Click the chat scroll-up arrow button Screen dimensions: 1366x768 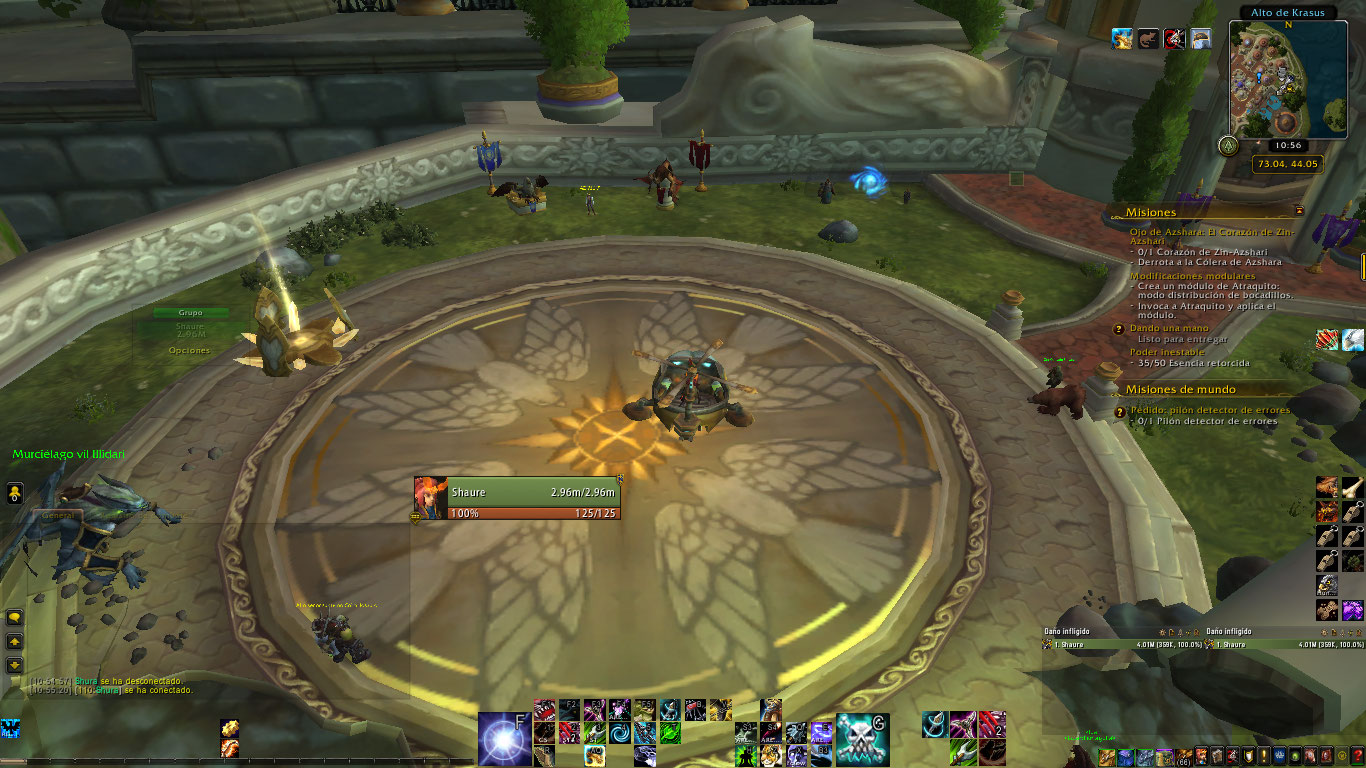[15, 641]
